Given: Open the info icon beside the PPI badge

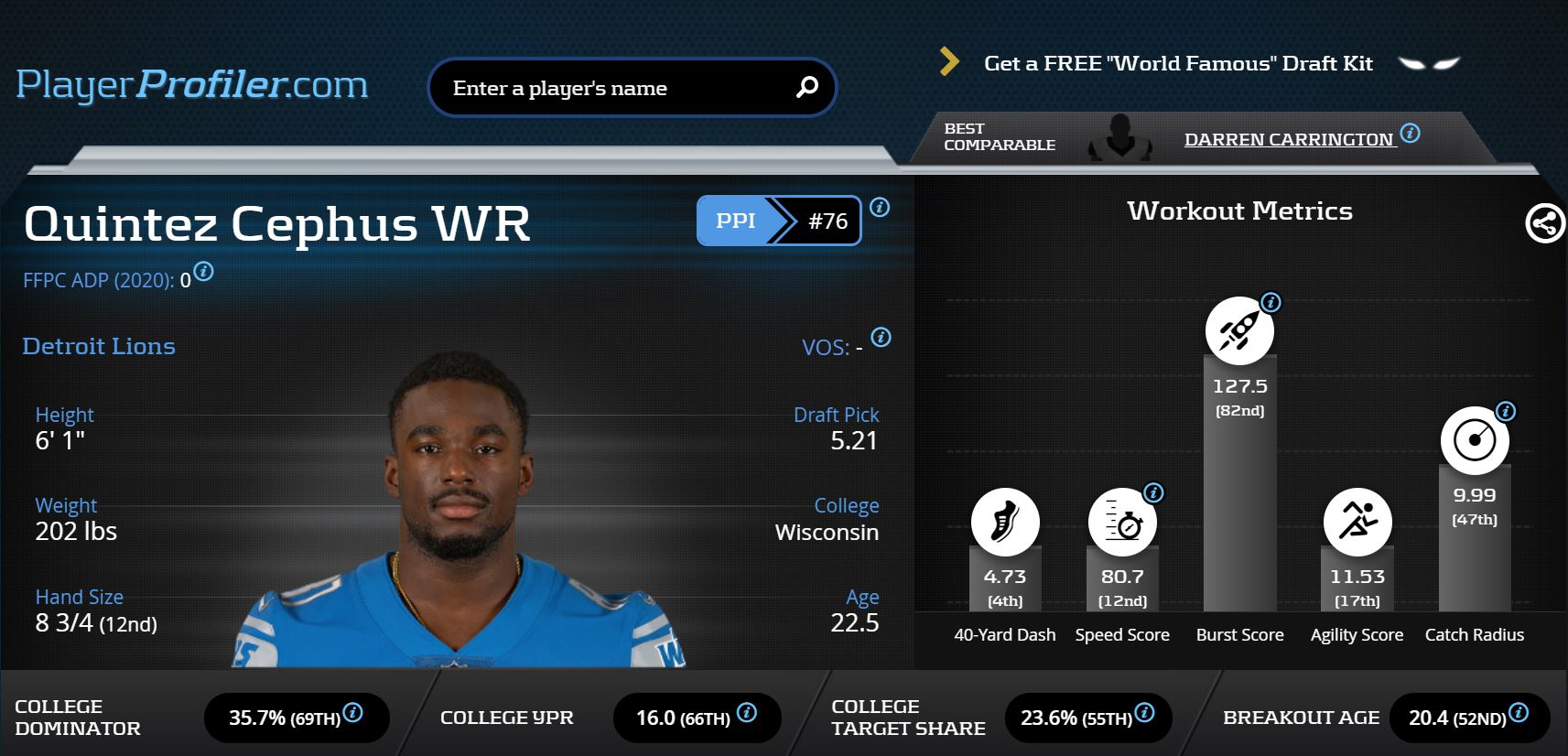Looking at the screenshot, I should tap(880, 208).
